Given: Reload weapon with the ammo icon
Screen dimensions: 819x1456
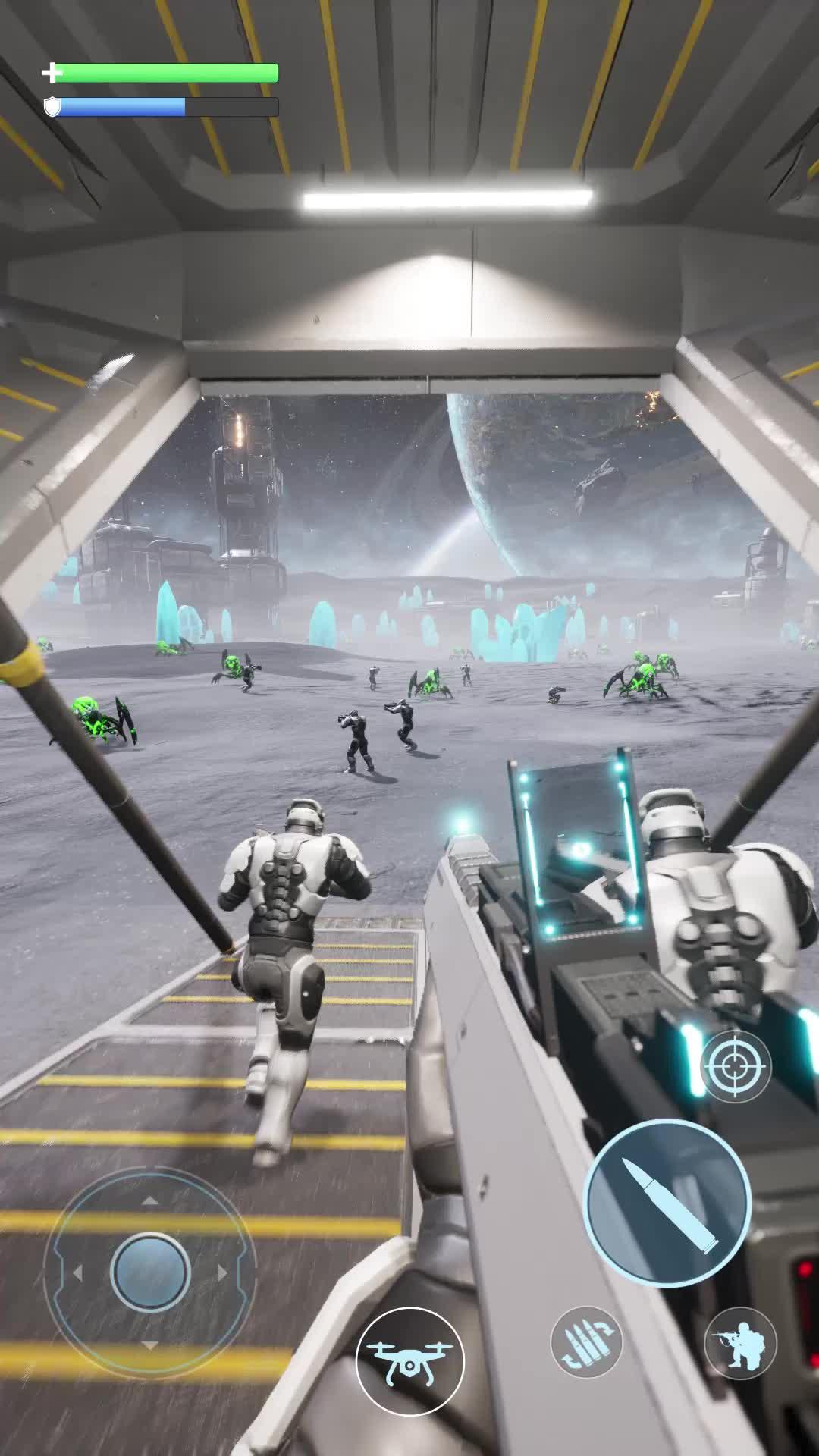Looking at the screenshot, I should (x=586, y=1341).
